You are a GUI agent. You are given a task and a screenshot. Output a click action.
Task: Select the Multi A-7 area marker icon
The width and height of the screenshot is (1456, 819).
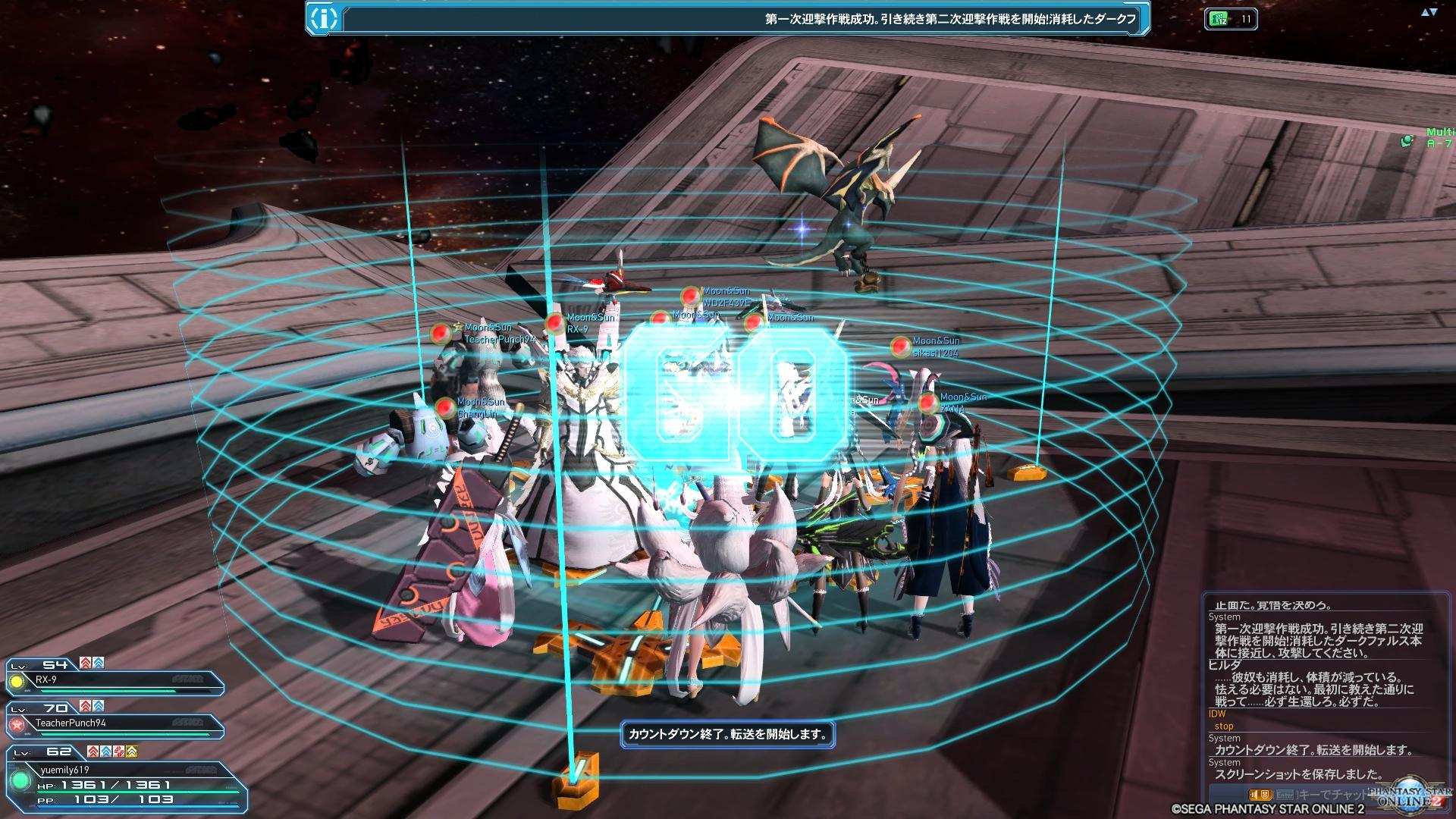tap(1407, 140)
